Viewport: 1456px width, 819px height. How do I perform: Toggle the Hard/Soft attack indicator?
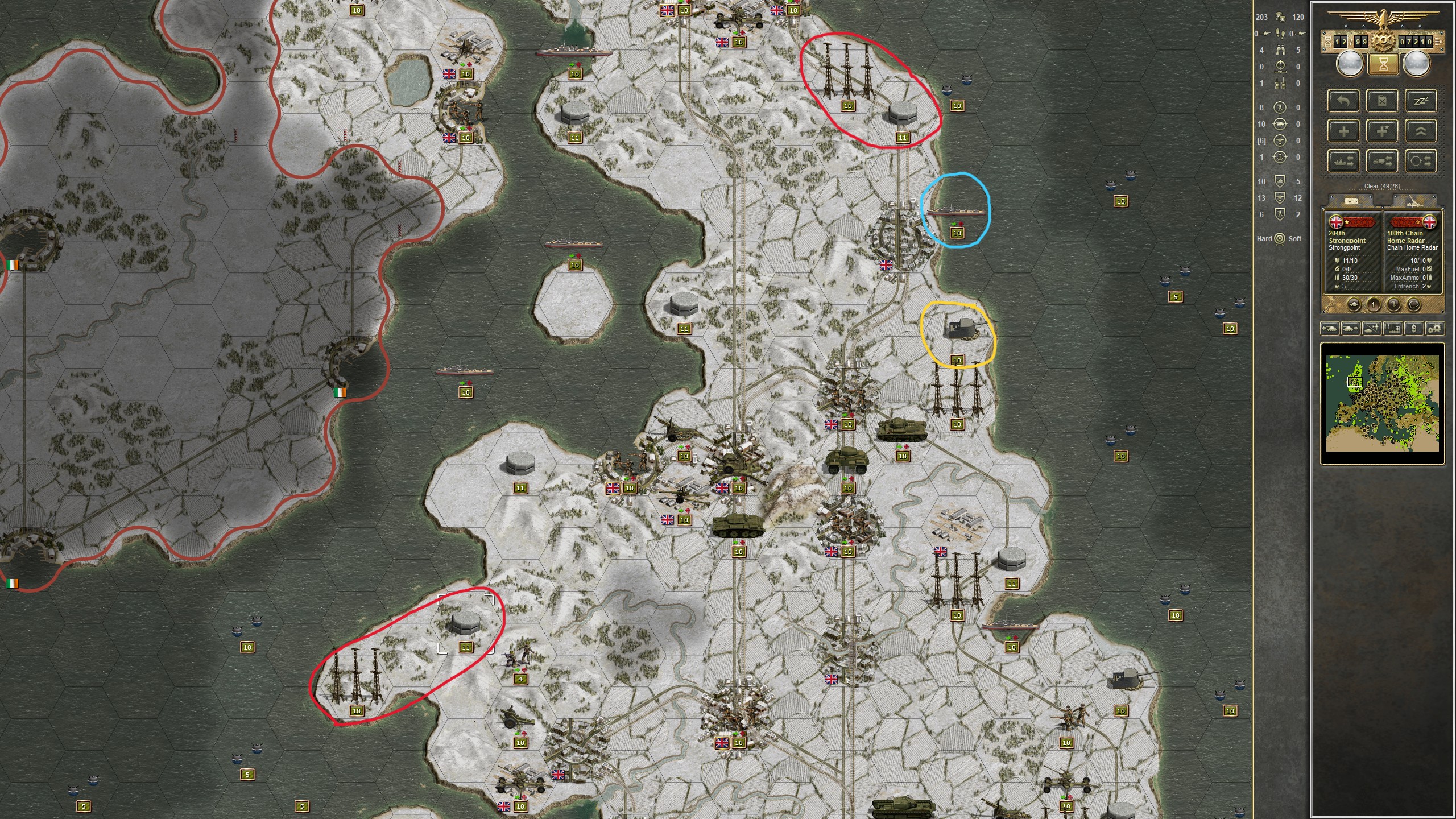click(x=1280, y=238)
